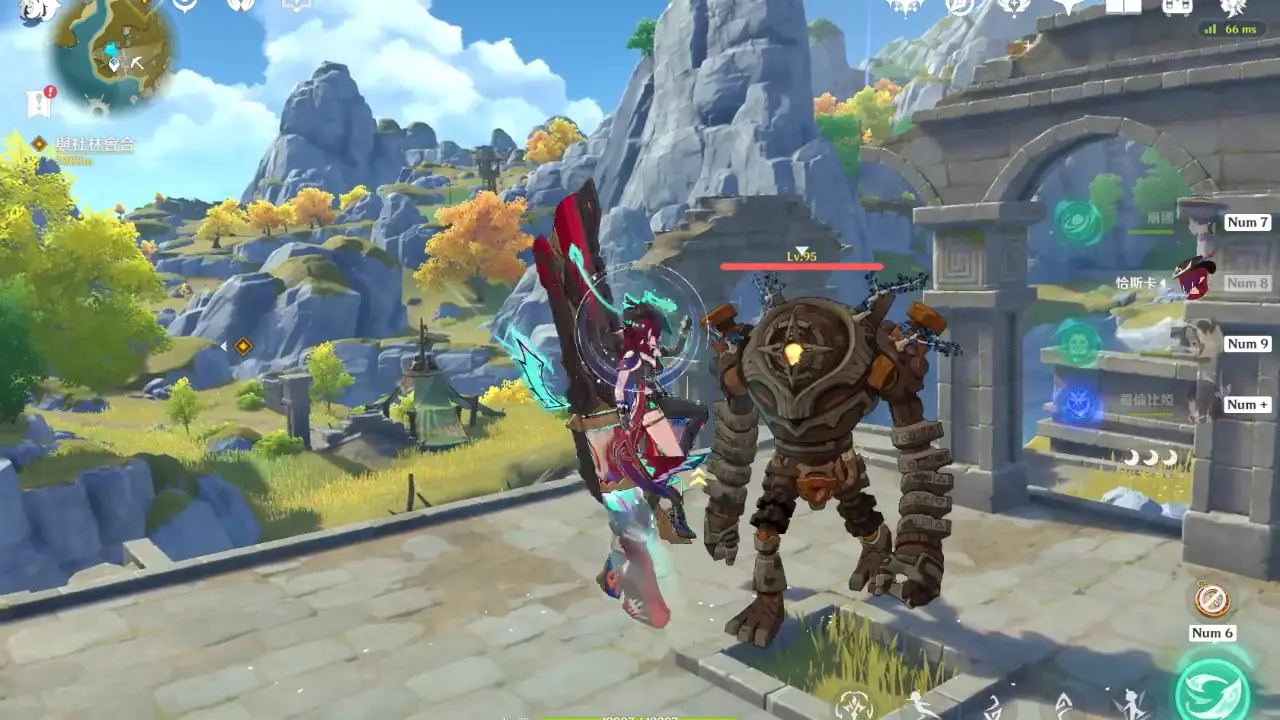Use the orange compass gadget
The width and height of the screenshot is (1280, 720).
(1212, 600)
